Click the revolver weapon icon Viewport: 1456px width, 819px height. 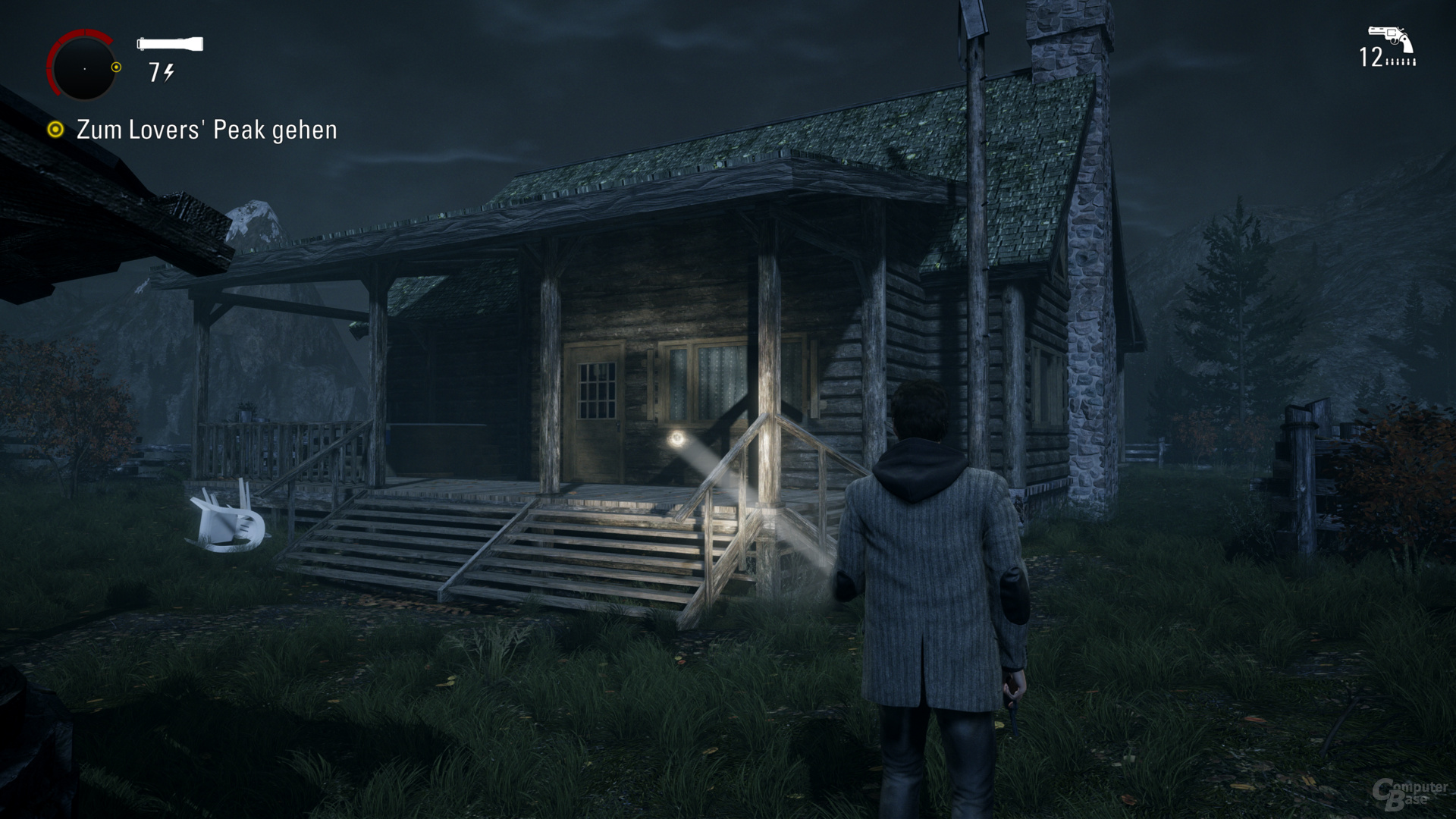[x=1390, y=38]
